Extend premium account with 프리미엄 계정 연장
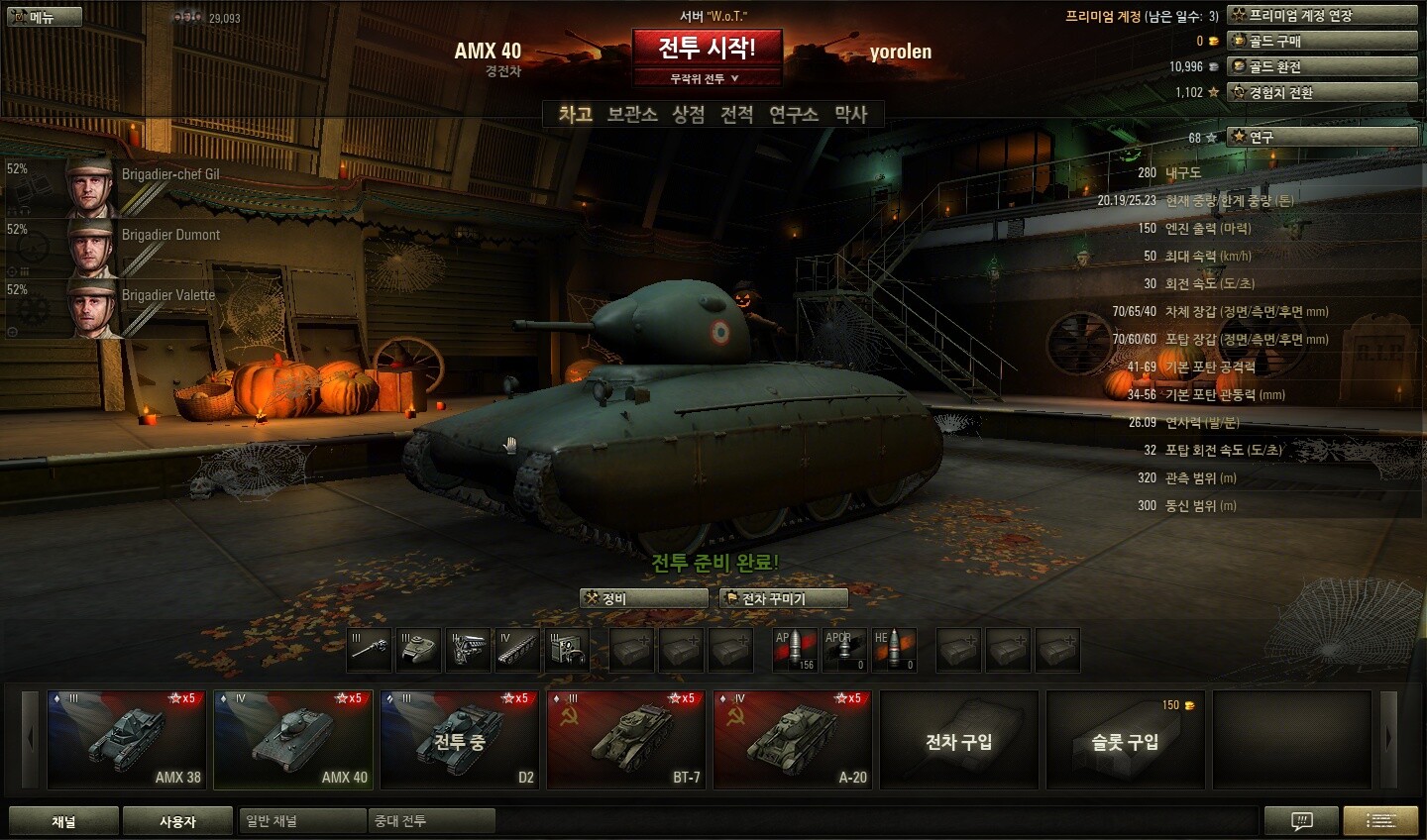This screenshot has width=1427, height=840. pyautogui.click(x=1322, y=16)
